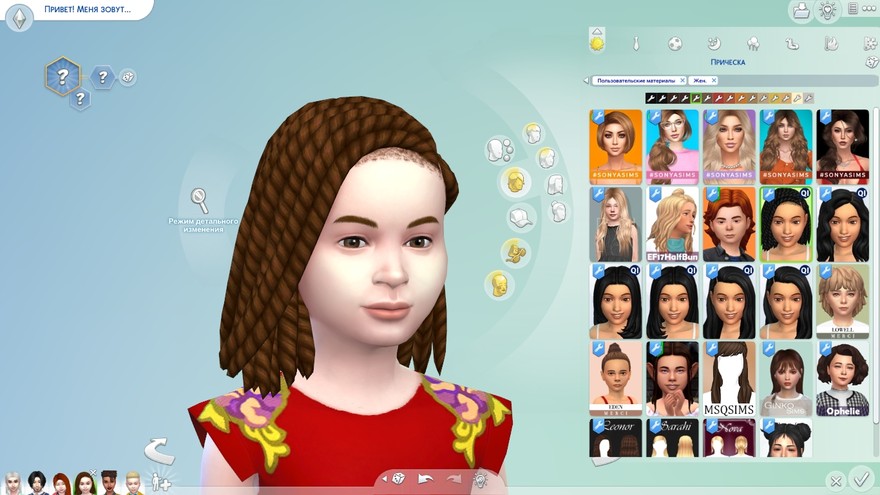Pick the black hair color swatch
The image size is (880, 495).
tap(651, 98)
